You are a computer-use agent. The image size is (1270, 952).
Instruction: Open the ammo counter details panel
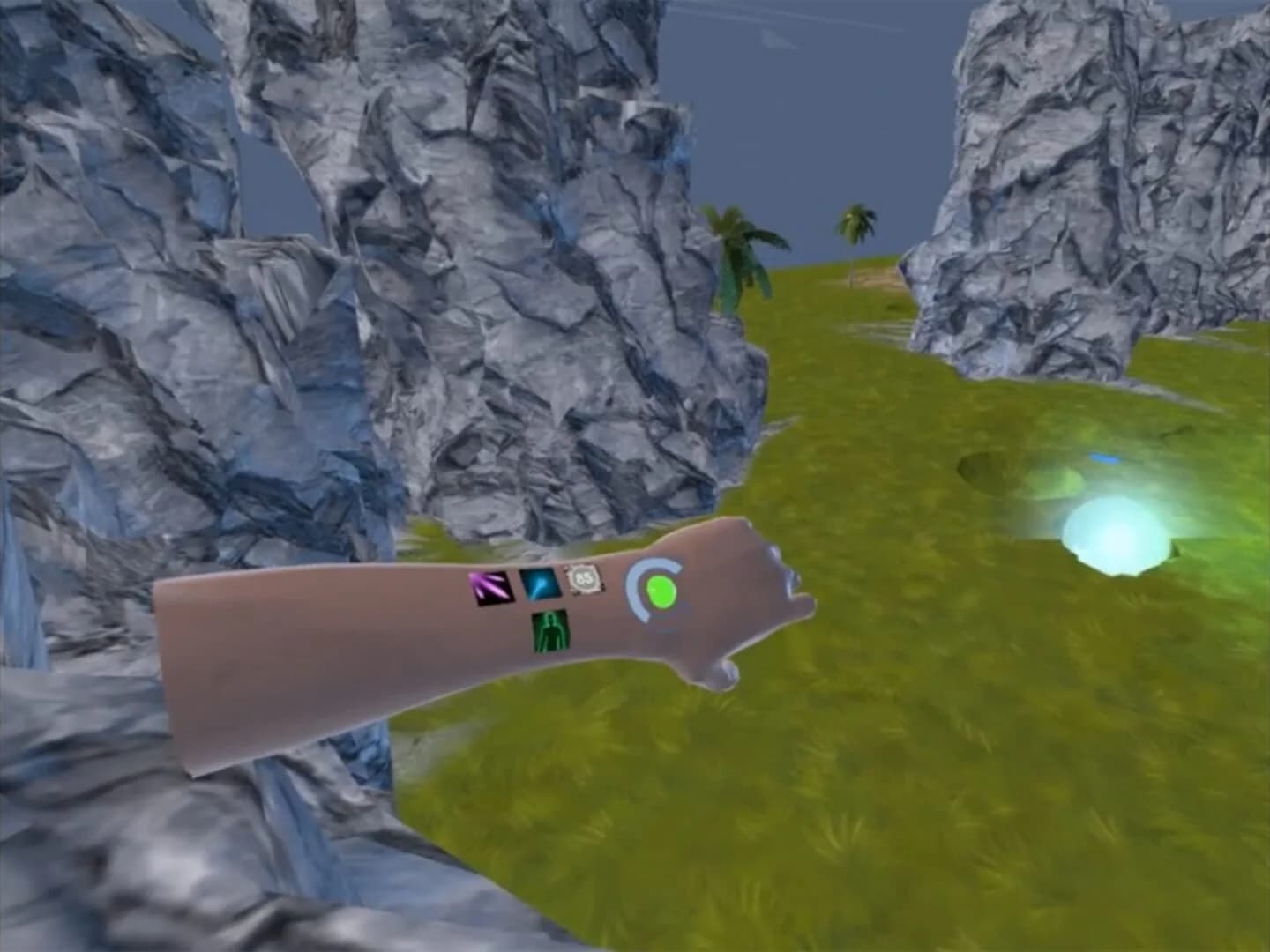click(583, 577)
